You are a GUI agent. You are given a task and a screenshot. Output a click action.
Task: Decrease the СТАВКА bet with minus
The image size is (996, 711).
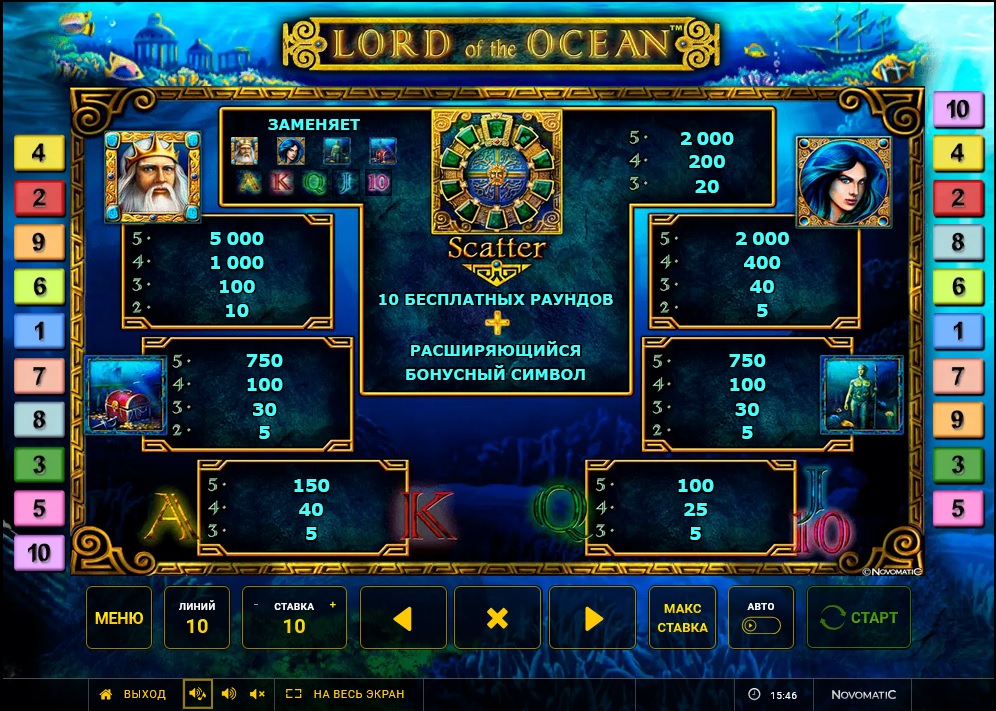(256, 606)
